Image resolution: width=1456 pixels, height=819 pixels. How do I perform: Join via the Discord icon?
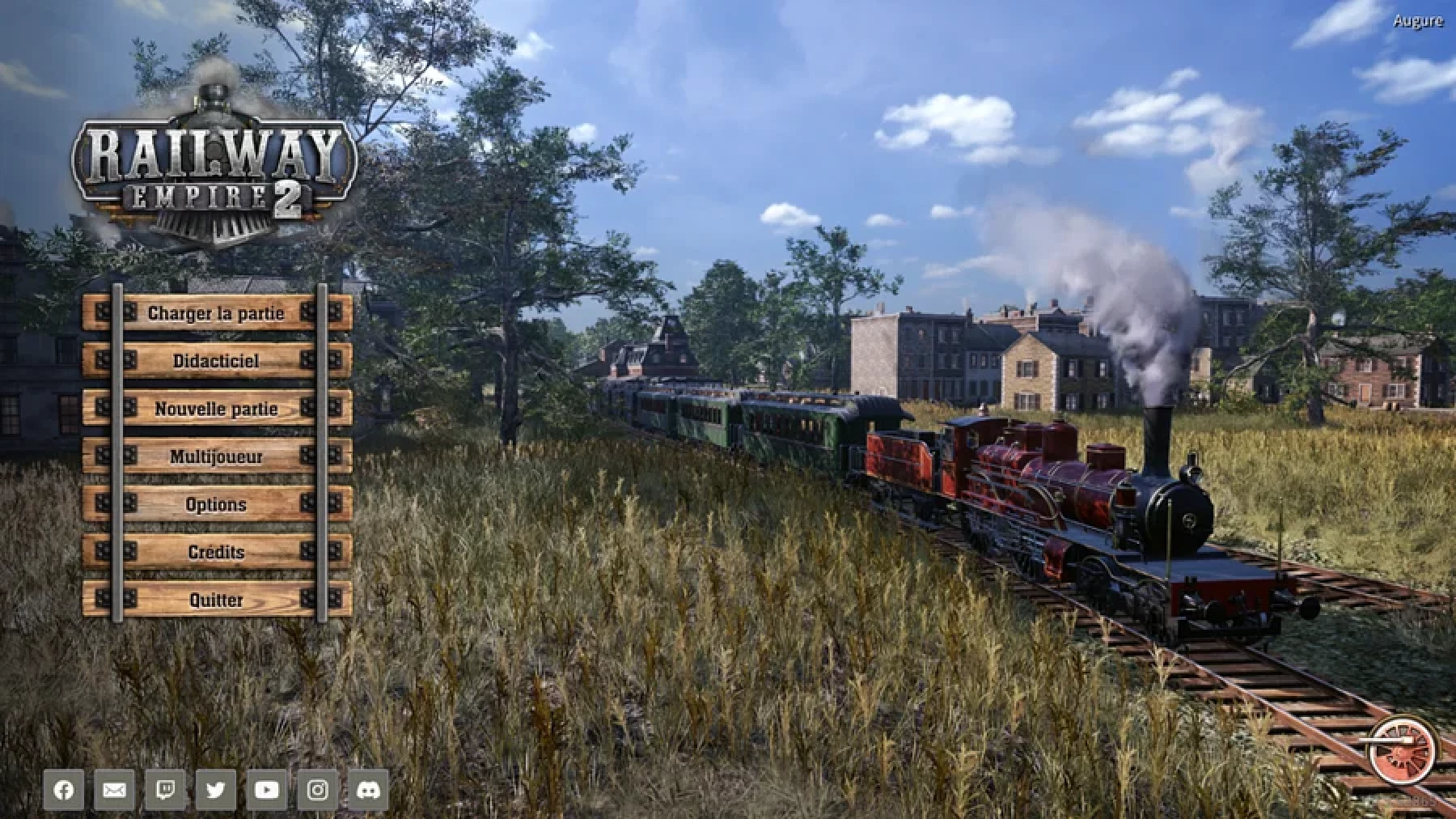pyautogui.click(x=368, y=790)
